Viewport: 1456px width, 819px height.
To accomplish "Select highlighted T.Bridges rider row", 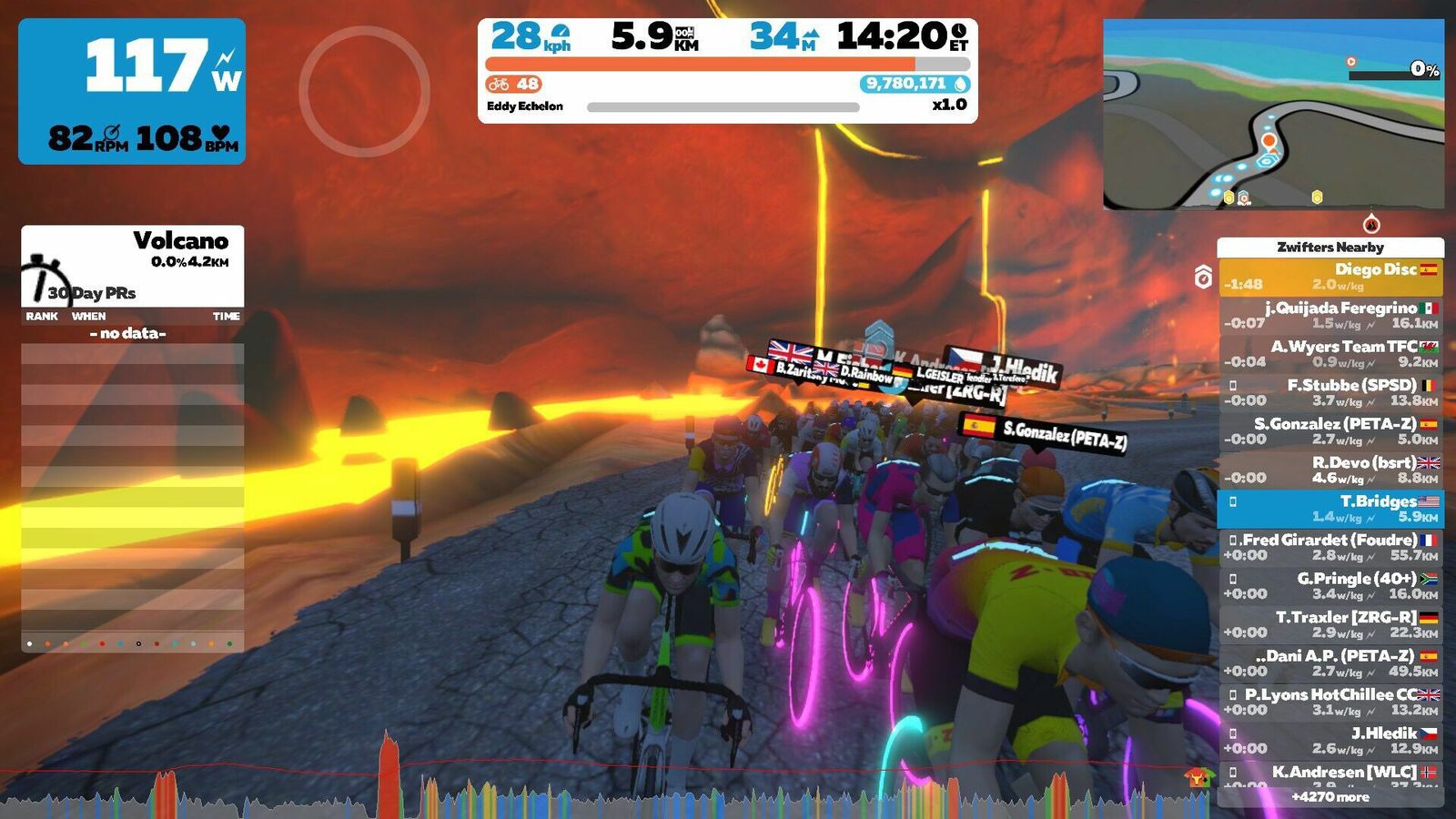I will click(x=1330, y=509).
